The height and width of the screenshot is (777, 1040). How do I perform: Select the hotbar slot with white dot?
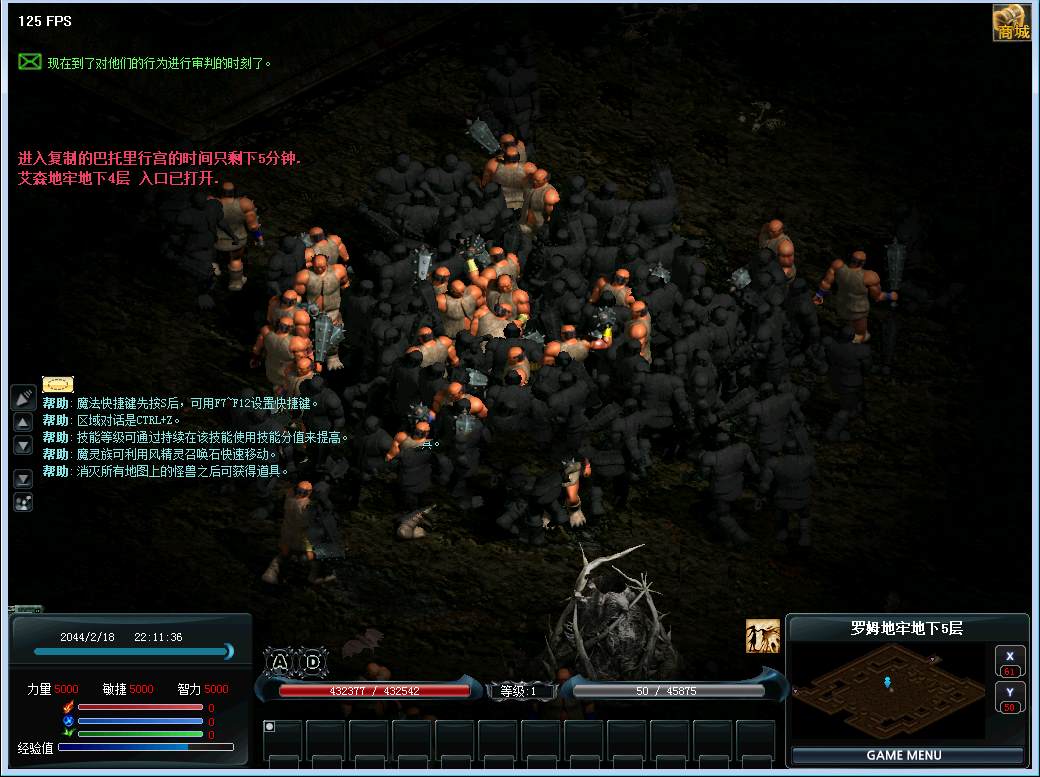point(283,739)
